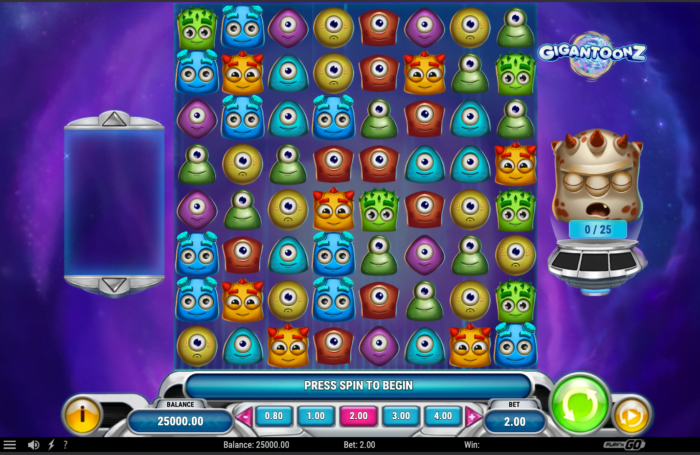Open the hamburger menu
This screenshot has width=700, height=455.
click(10, 445)
